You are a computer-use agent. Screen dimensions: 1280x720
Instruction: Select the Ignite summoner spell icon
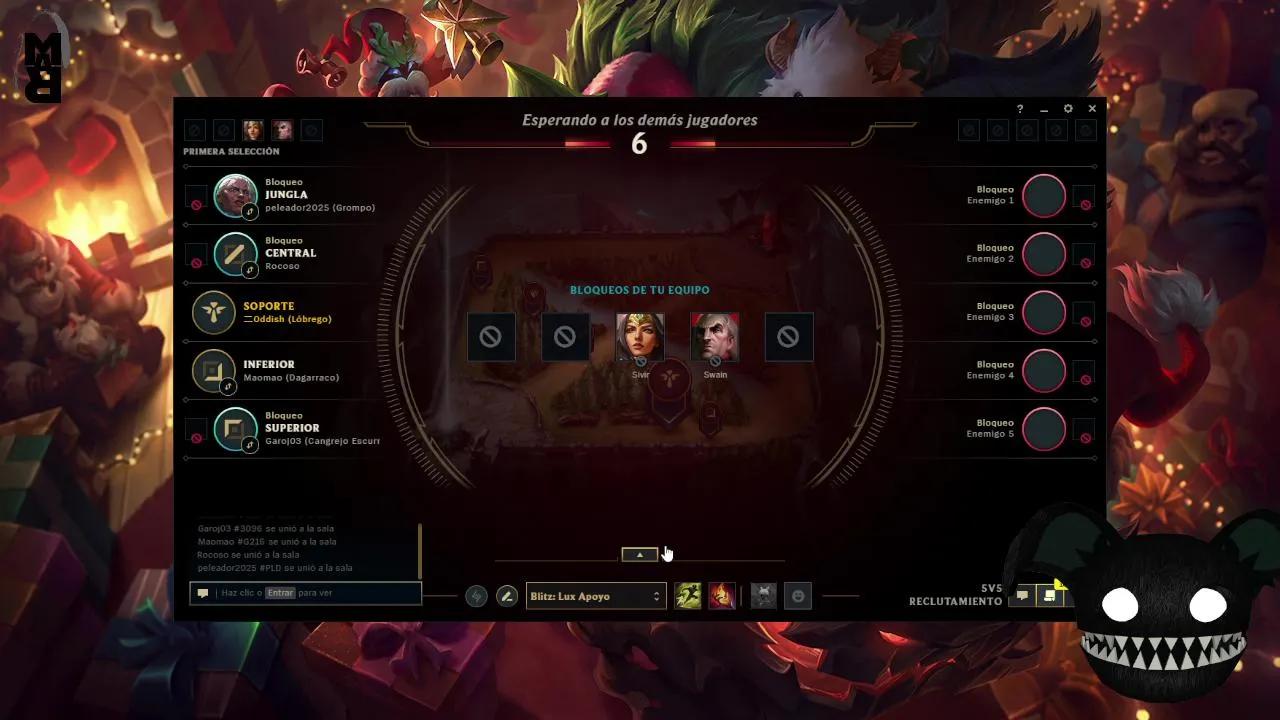coord(721,595)
